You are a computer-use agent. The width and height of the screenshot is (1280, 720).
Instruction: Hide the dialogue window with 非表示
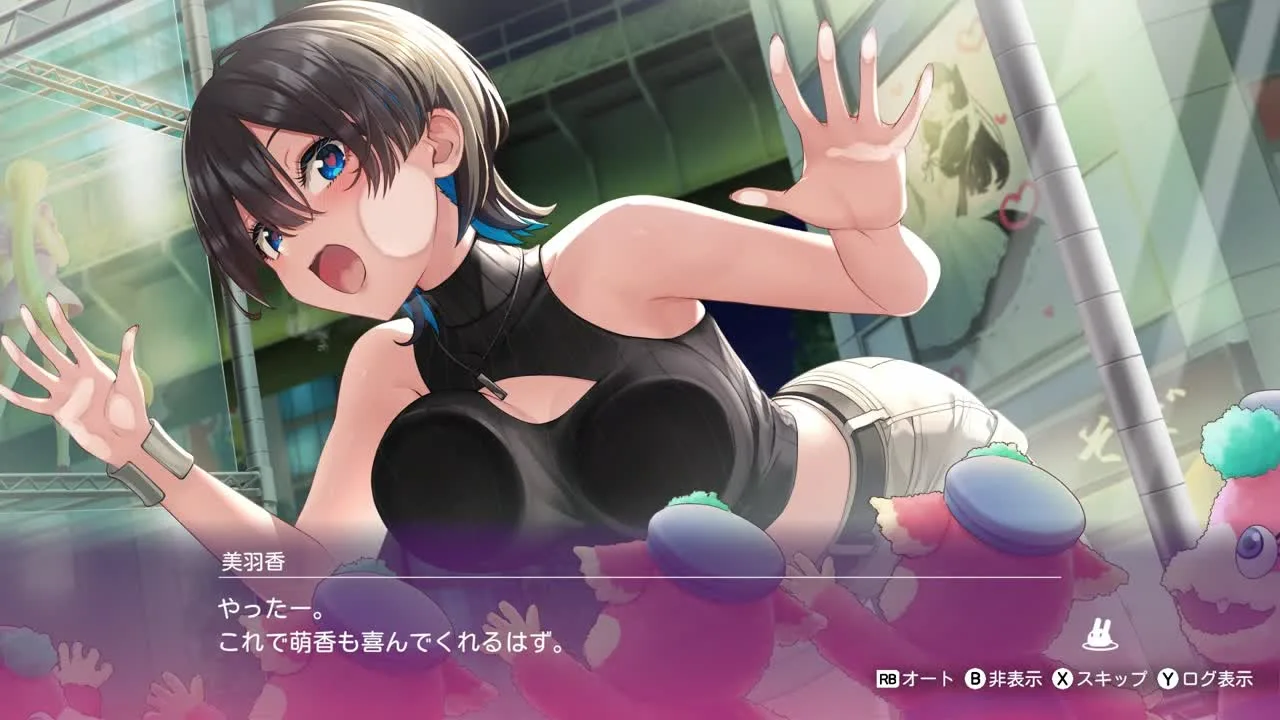pos(1003,679)
